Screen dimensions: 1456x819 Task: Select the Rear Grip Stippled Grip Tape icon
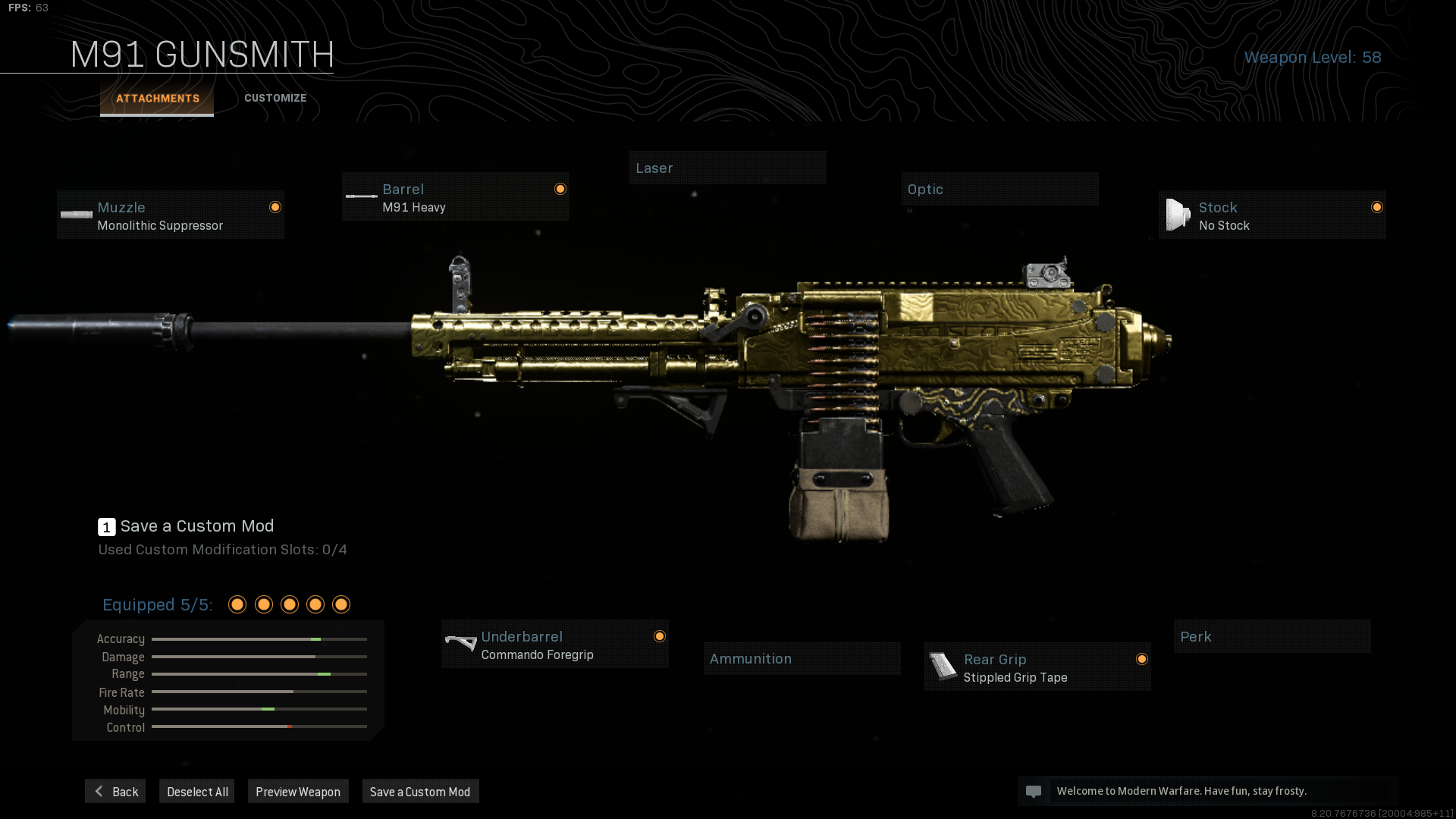(x=943, y=667)
